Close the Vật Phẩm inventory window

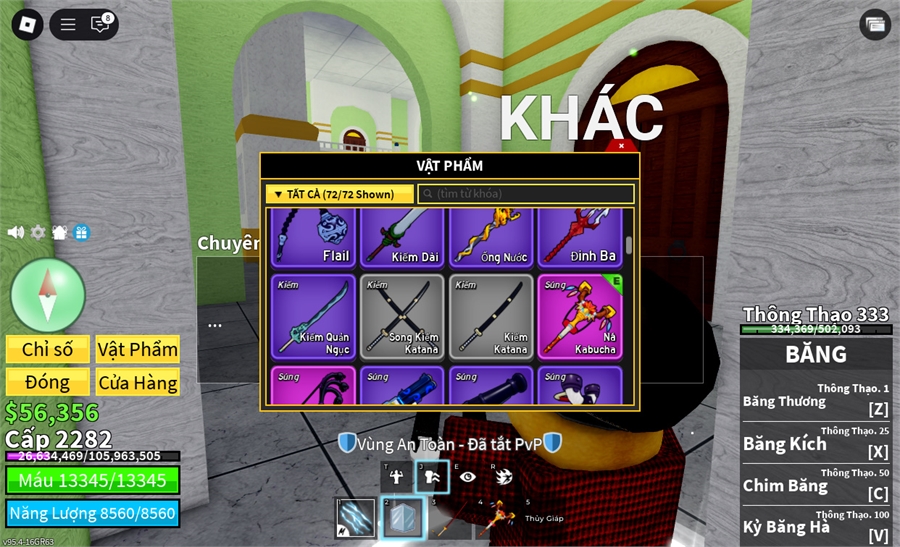pyautogui.click(x=621, y=146)
